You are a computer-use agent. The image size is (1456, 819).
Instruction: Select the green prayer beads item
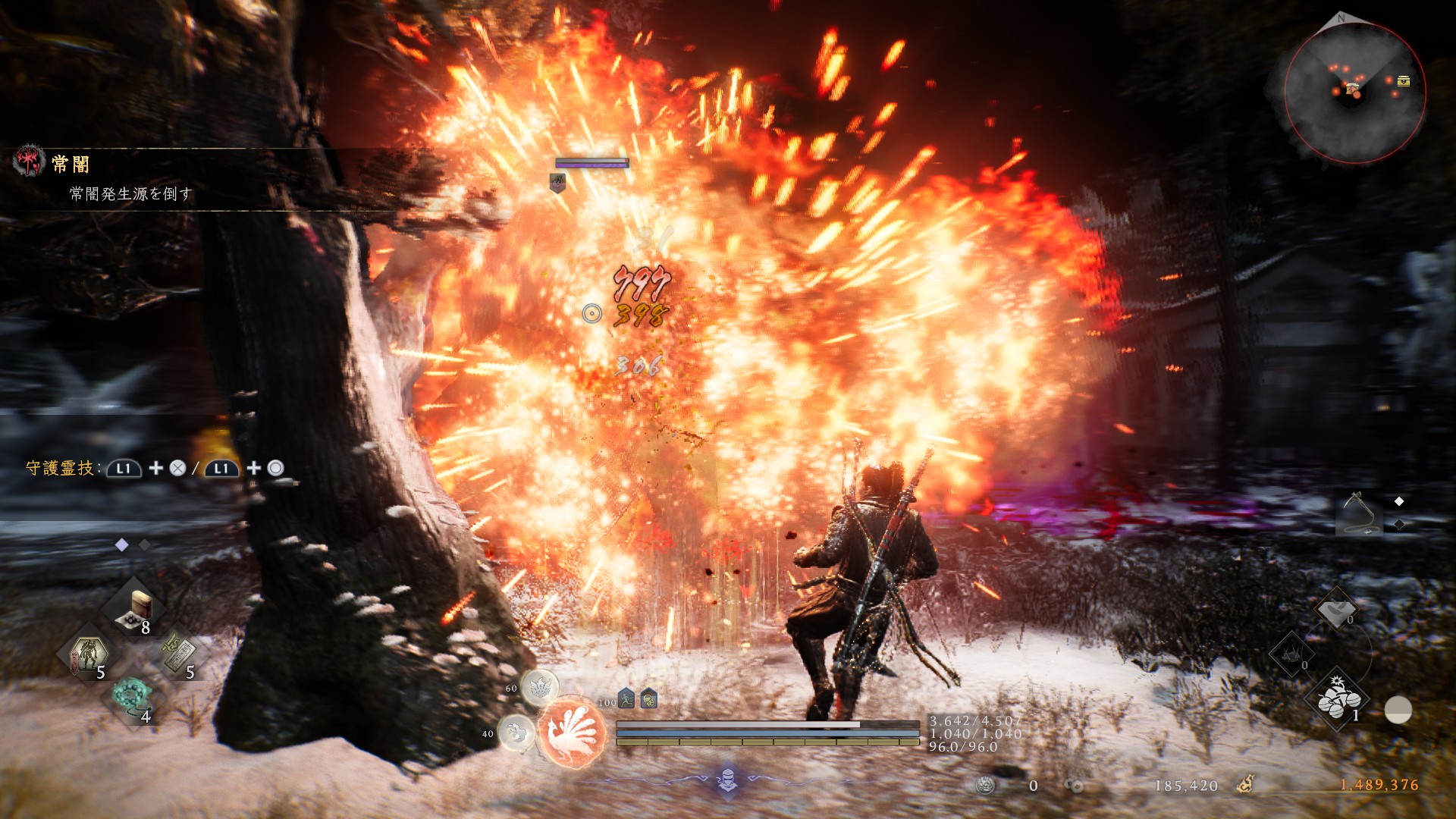point(130,696)
